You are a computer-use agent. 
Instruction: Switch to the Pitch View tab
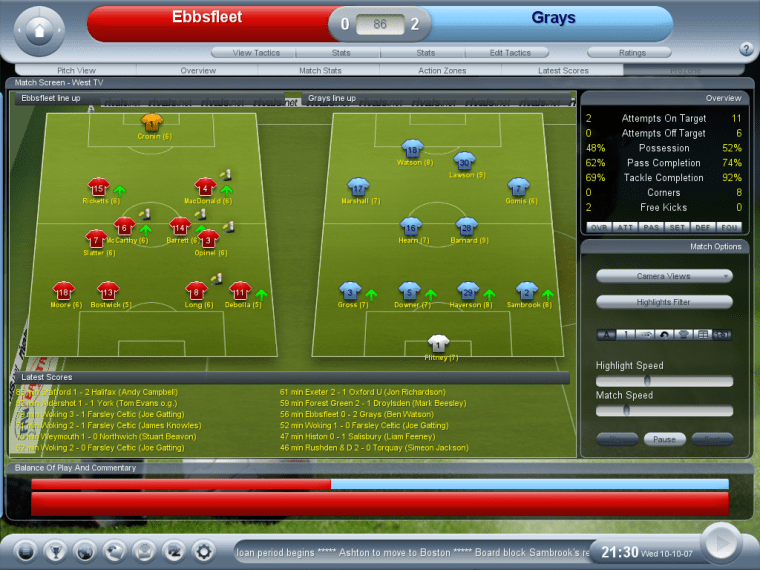point(76,71)
